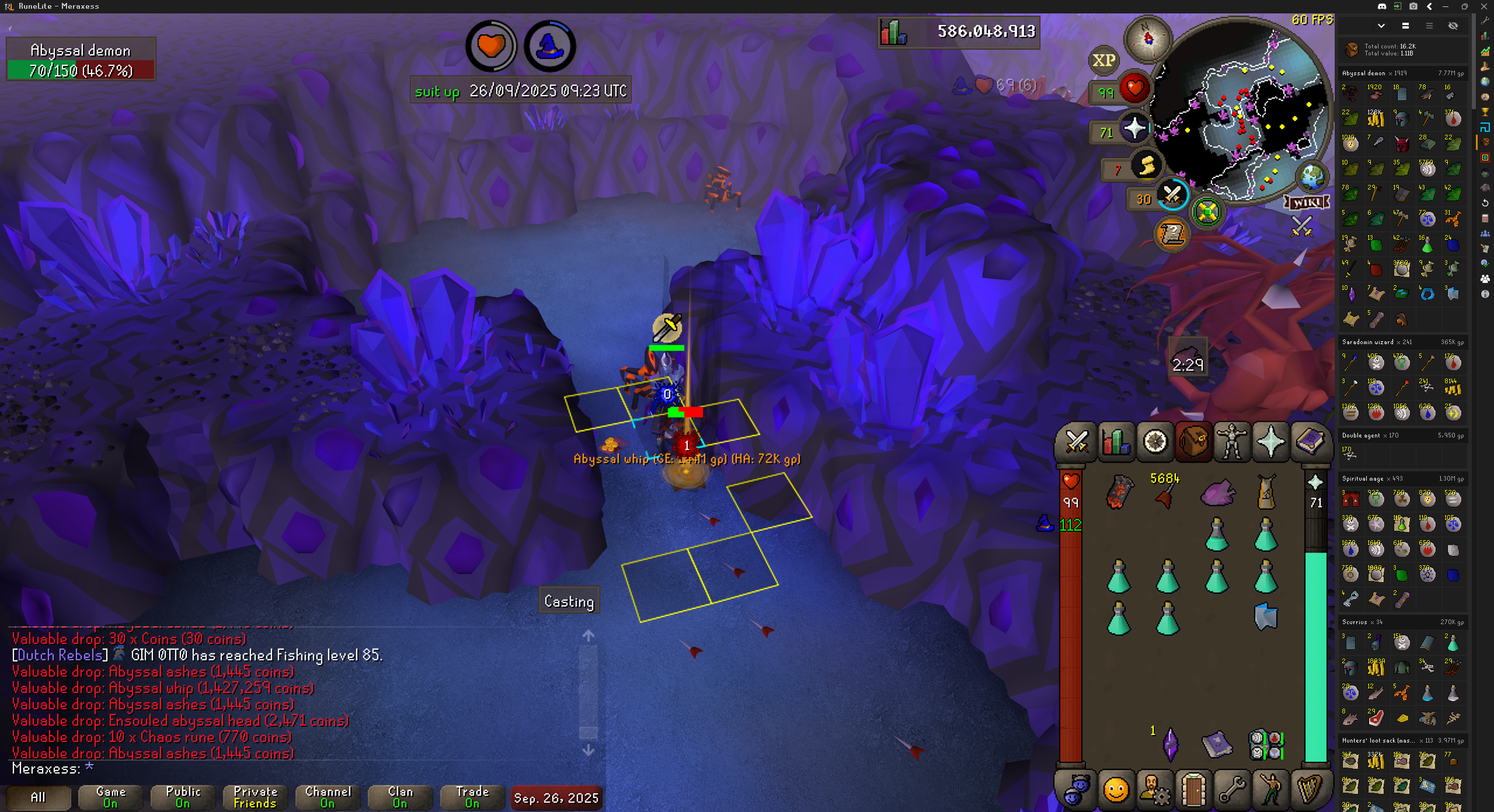Click the Wiki lookup banner
Image resolution: width=1494 pixels, height=812 pixels.
pyautogui.click(x=1307, y=202)
